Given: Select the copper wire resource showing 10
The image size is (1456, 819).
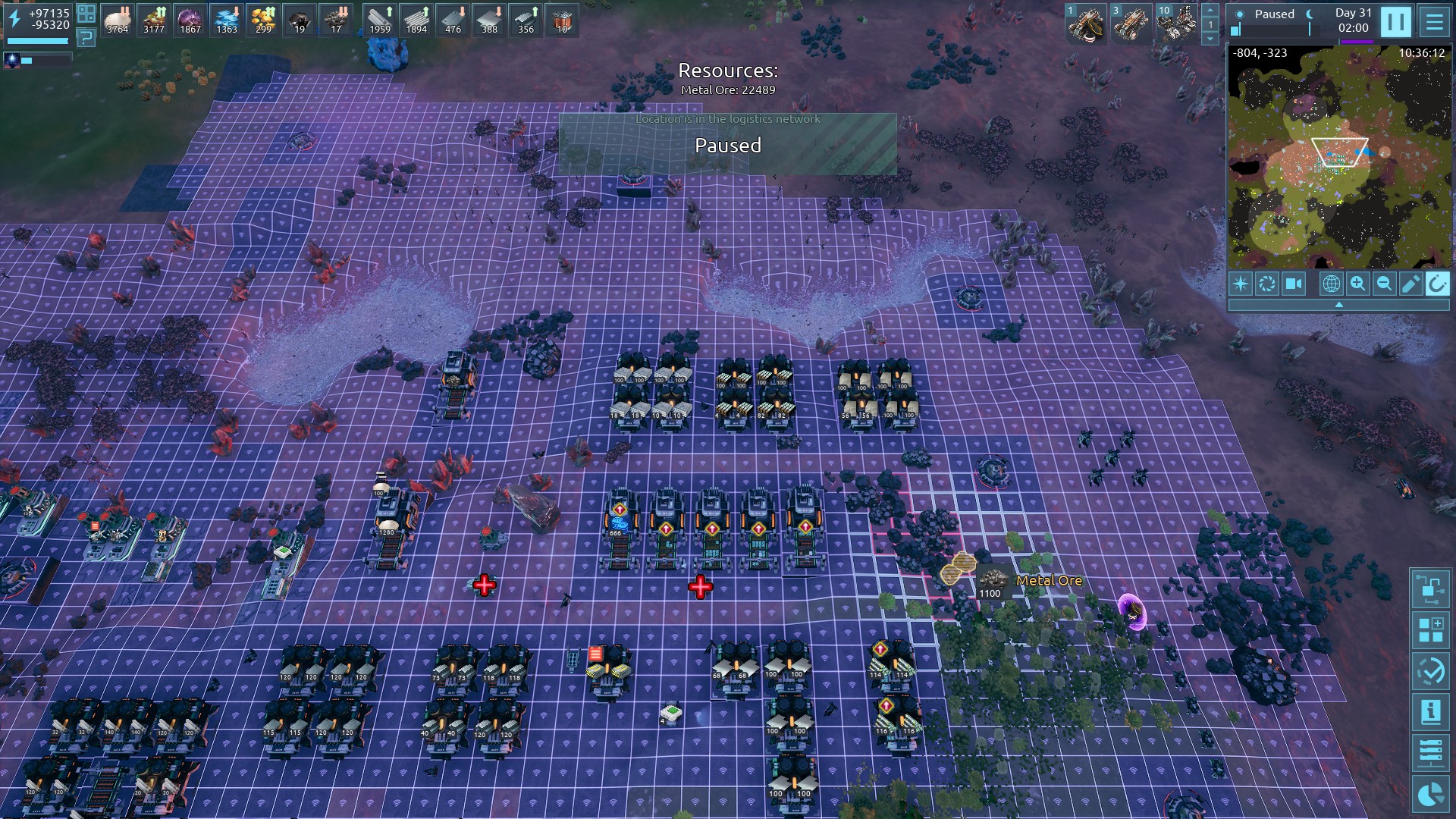Looking at the screenshot, I should tap(562, 20).
